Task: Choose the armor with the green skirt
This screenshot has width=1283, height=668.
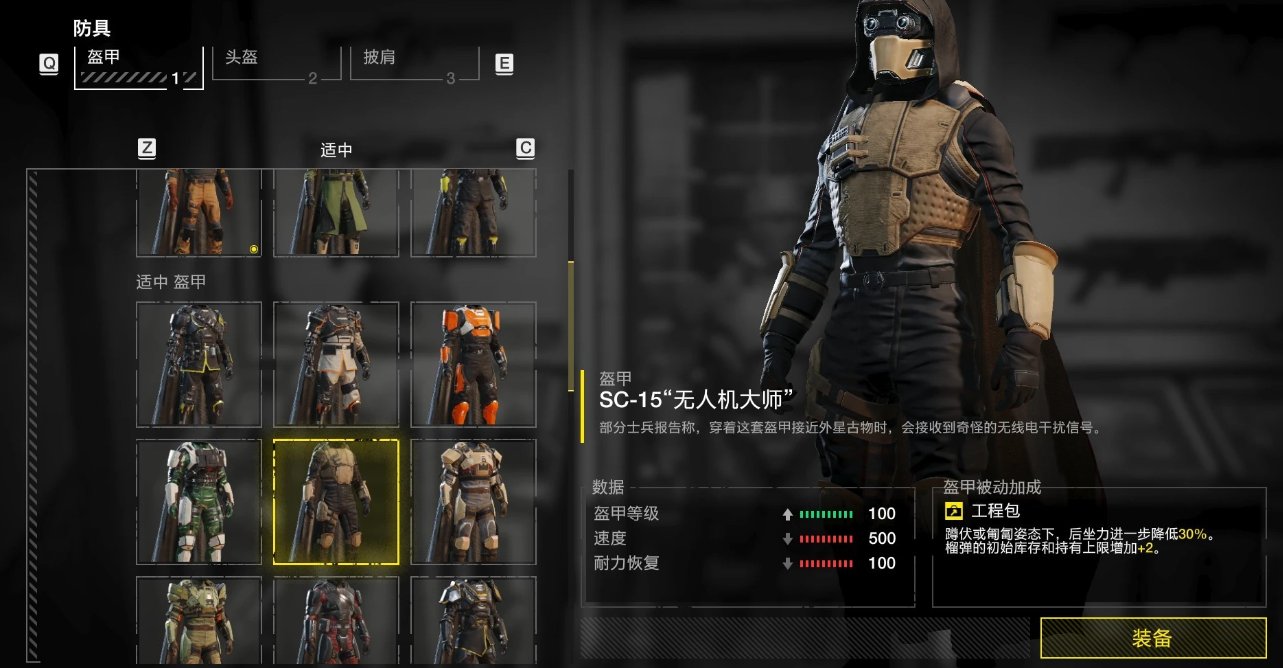Action: click(336, 212)
